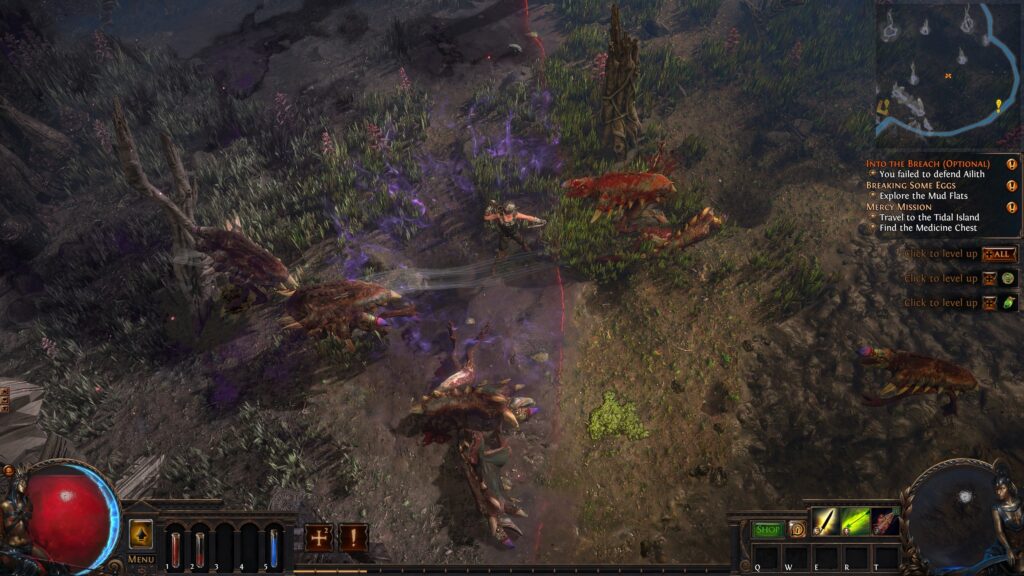The height and width of the screenshot is (576, 1024).
Task: Select the glowing sword attack skill
Action: coord(825,521)
